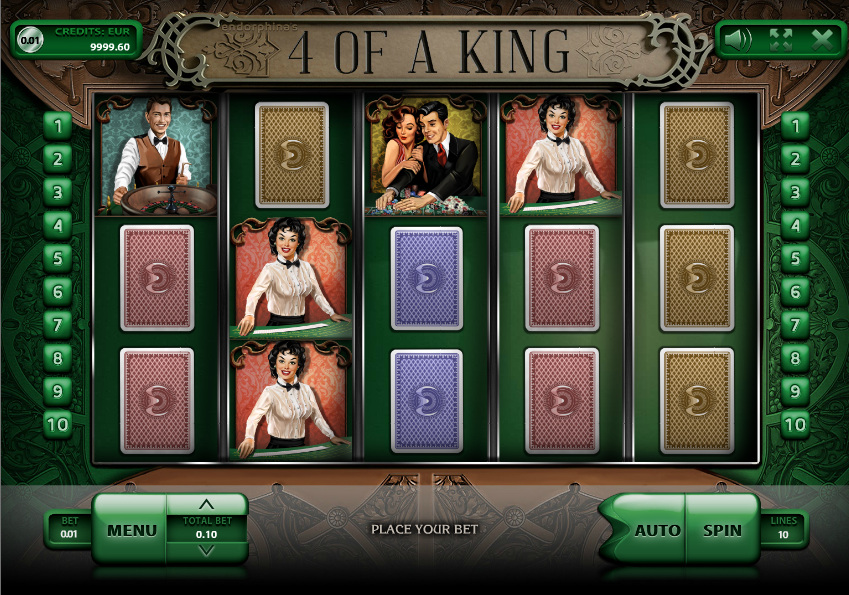This screenshot has width=849, height=595.
Task: Toggle the sound speaker icon
Action: coord(738,40)
